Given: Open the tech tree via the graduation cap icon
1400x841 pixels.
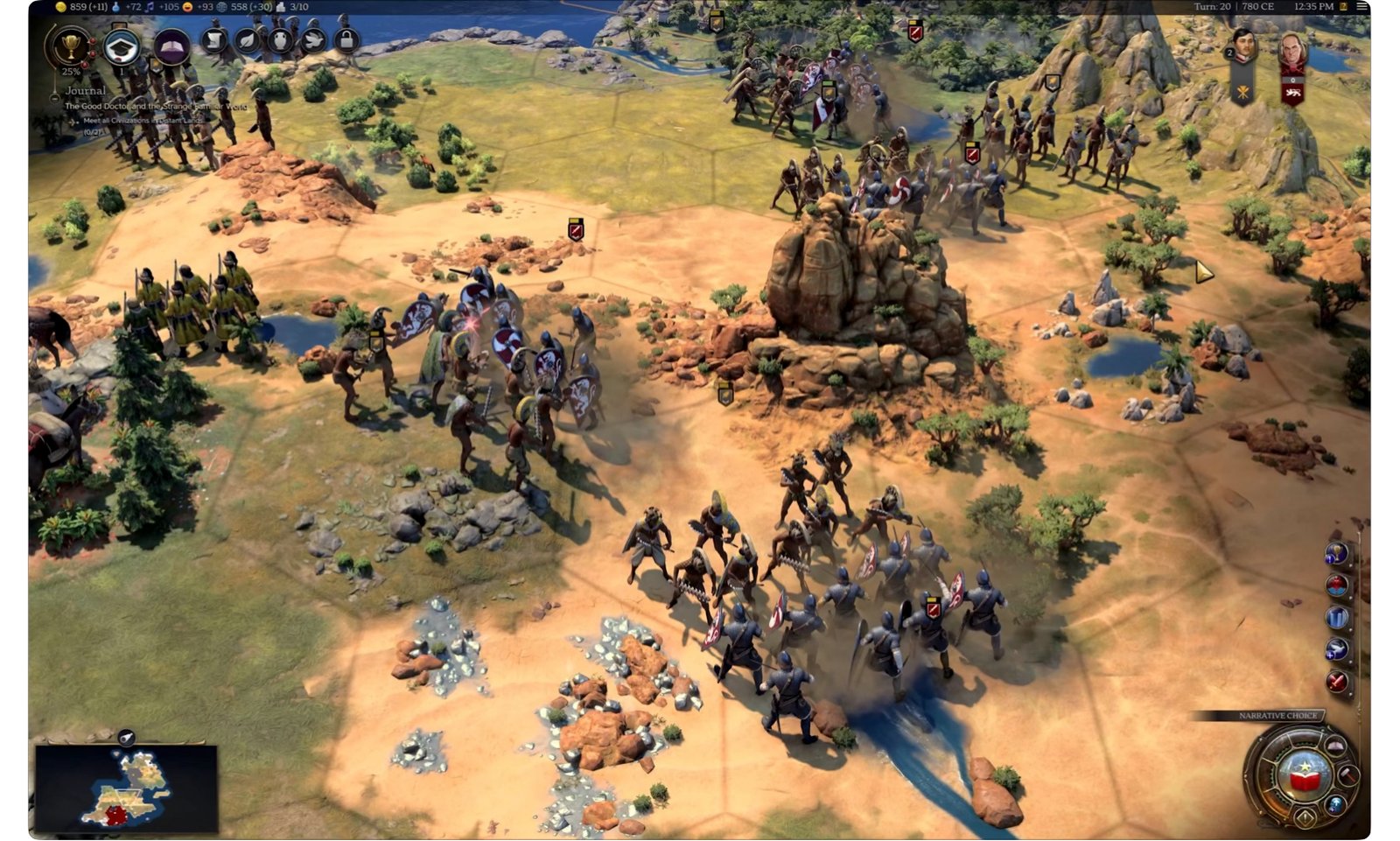Looking at the screenshot, I should coord(122,45).
